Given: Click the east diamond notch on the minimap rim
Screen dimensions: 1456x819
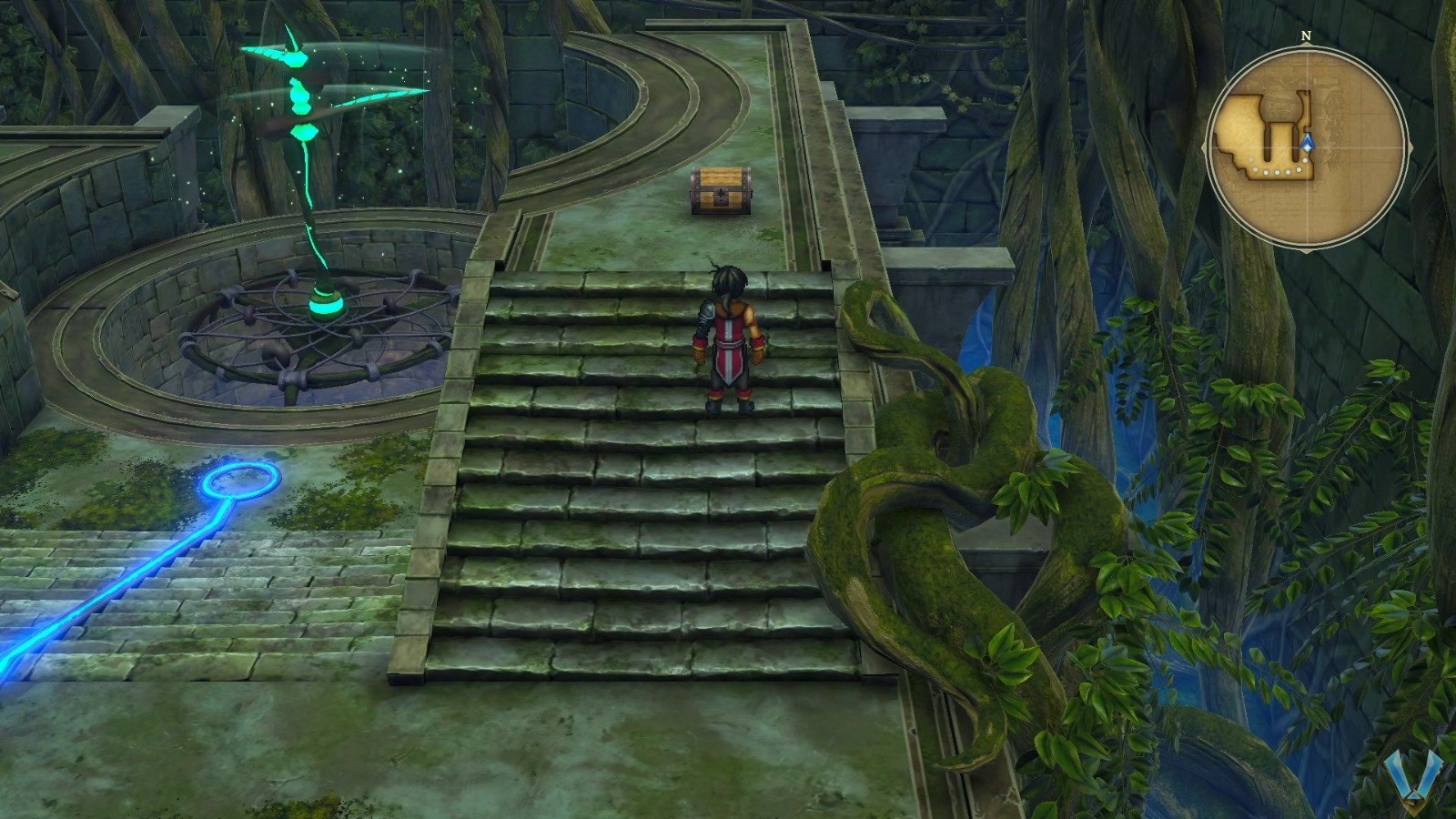Looking at the screenshot, I should 1412,147.
